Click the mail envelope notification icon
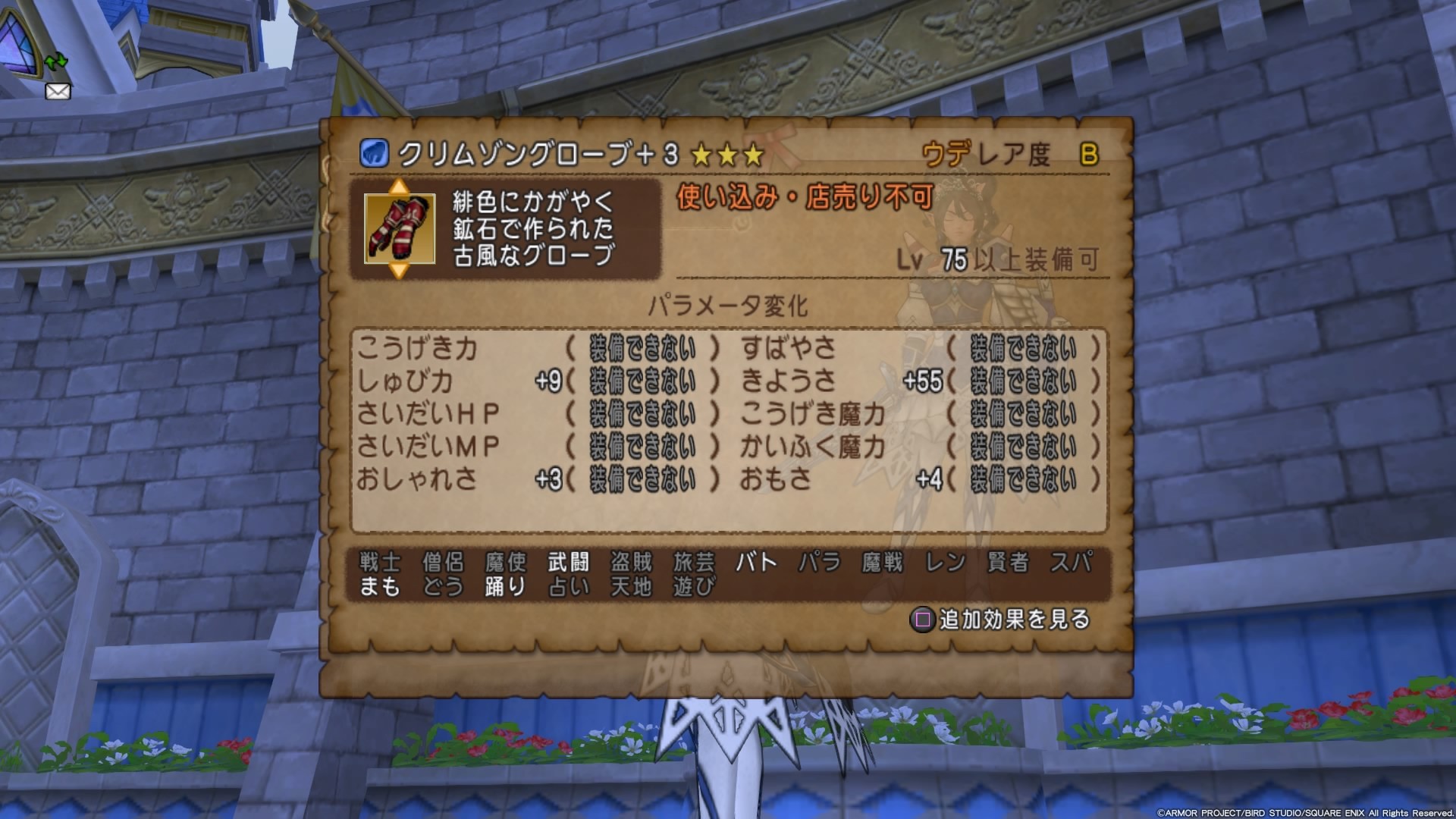The height and width of the screenshot is (819, 1456). point(57,92)
